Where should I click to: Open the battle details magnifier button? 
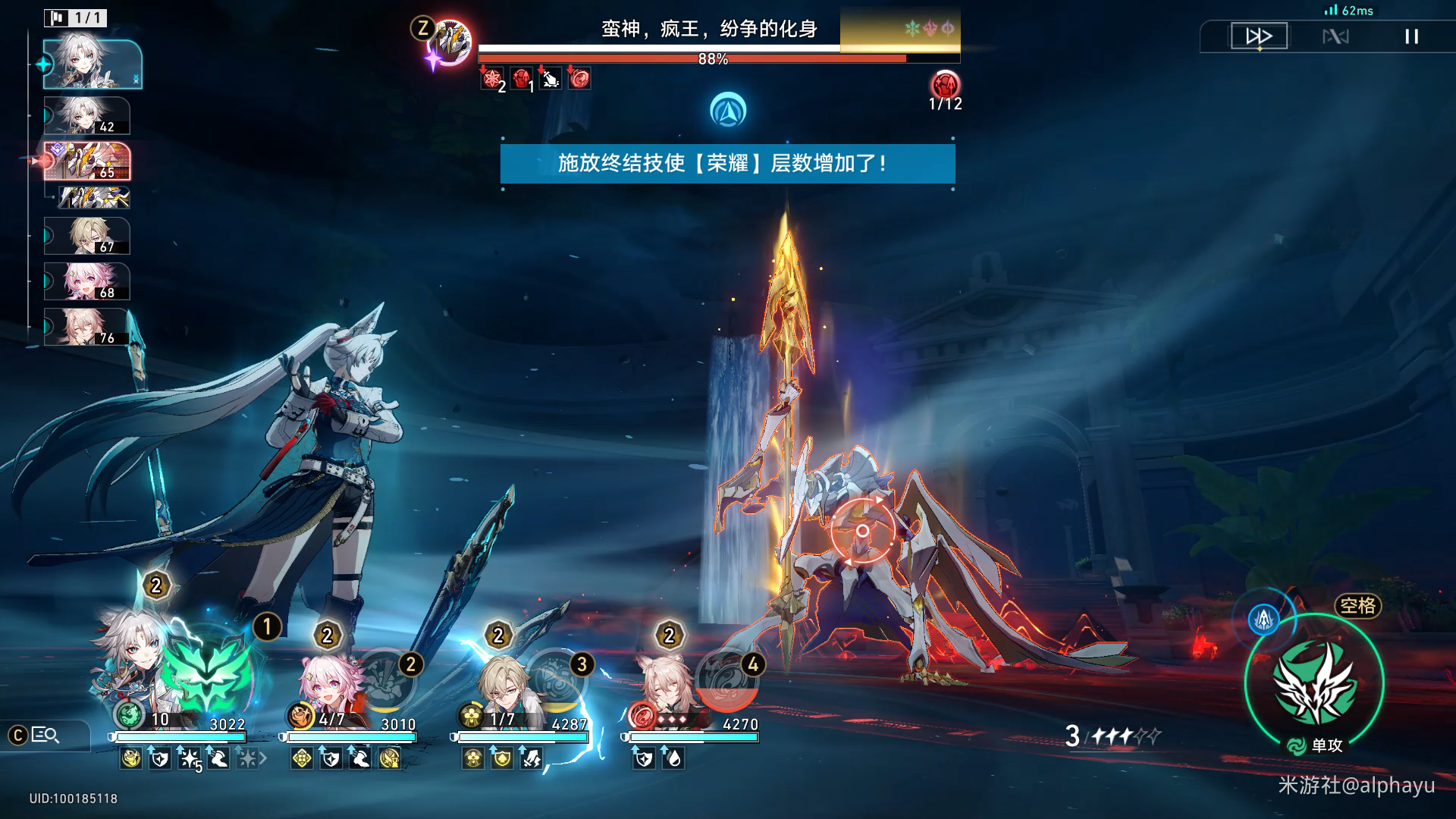pyautogui.click(x=45, y=735)
